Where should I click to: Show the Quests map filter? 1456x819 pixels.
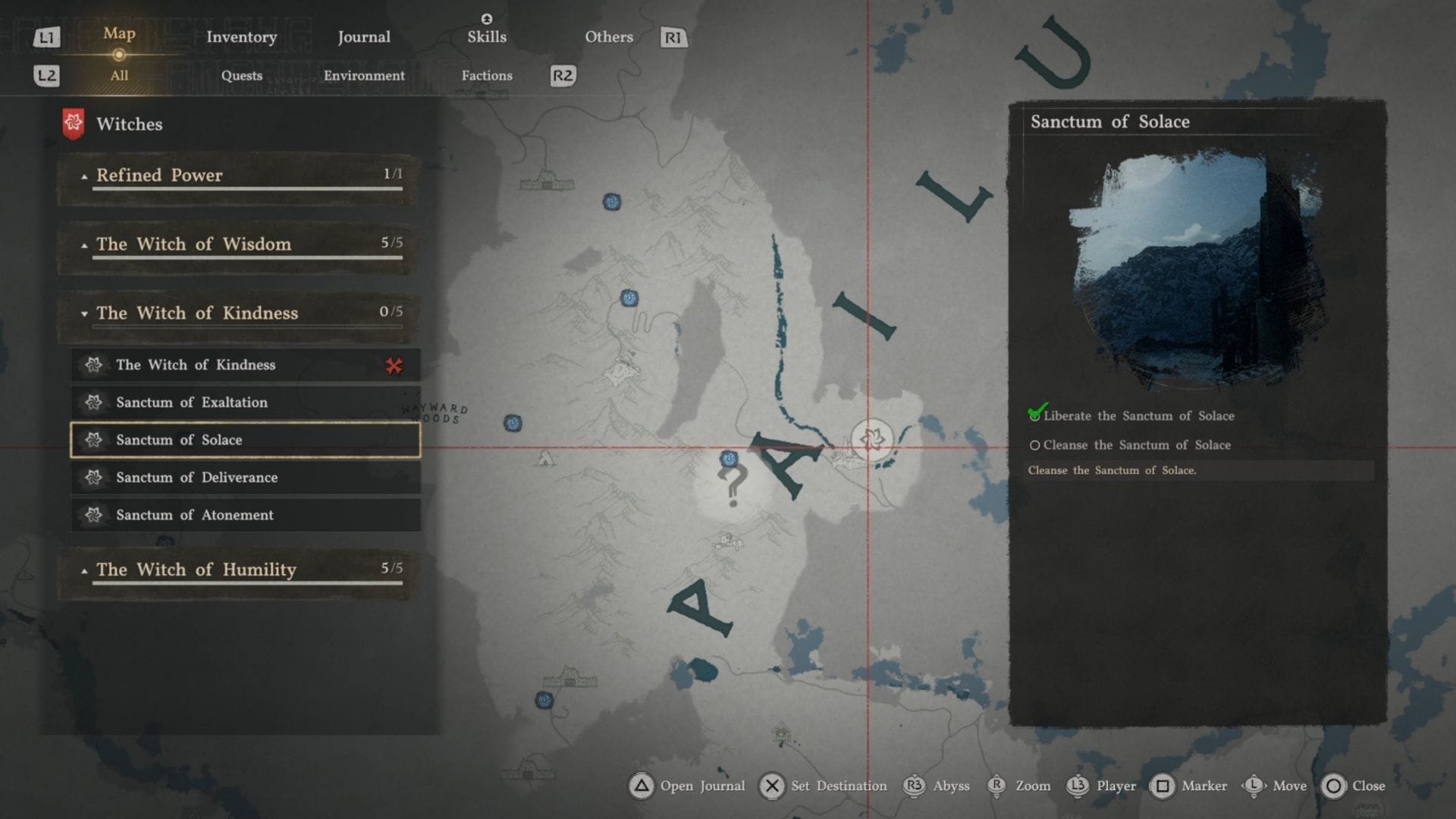(242, 76)
